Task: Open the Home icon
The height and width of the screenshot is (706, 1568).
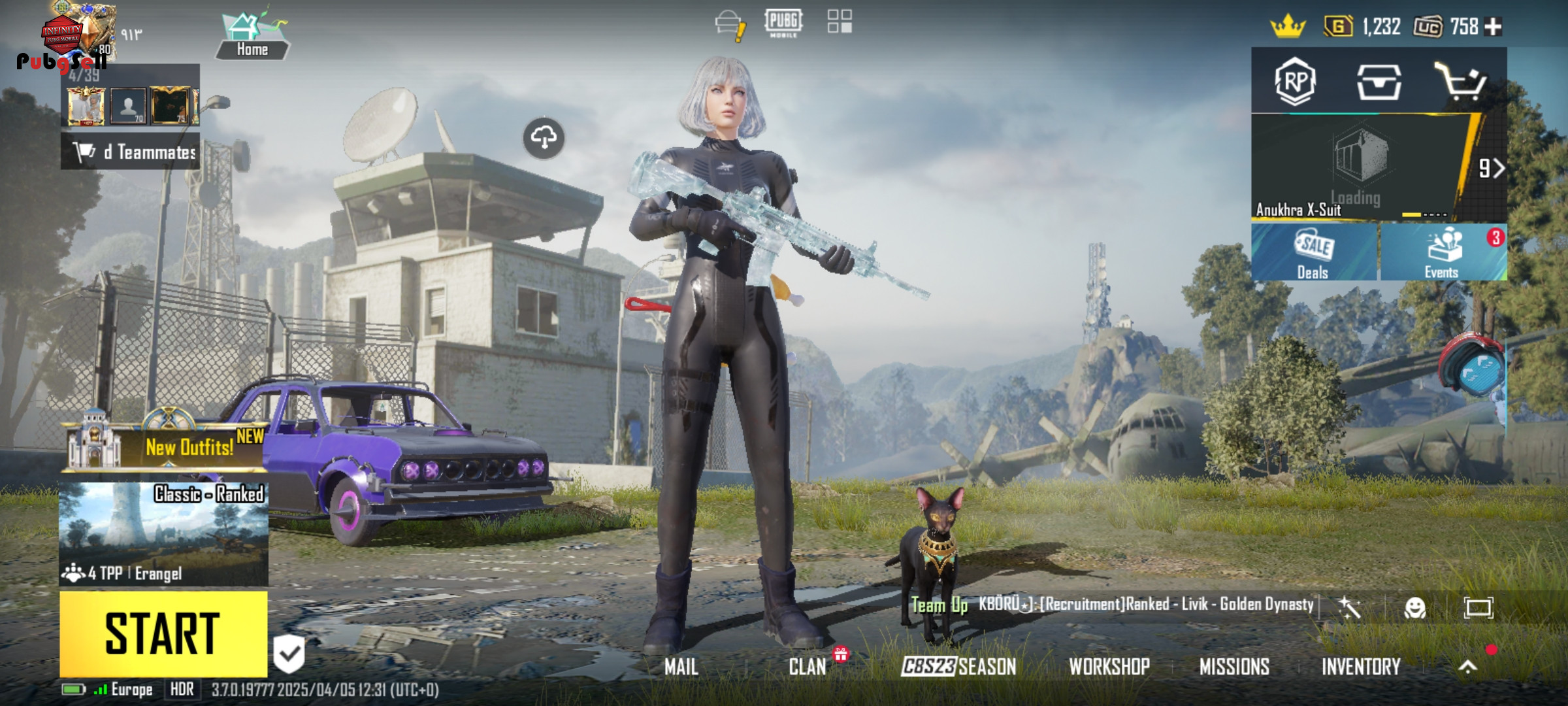Action: click(252, 37)
